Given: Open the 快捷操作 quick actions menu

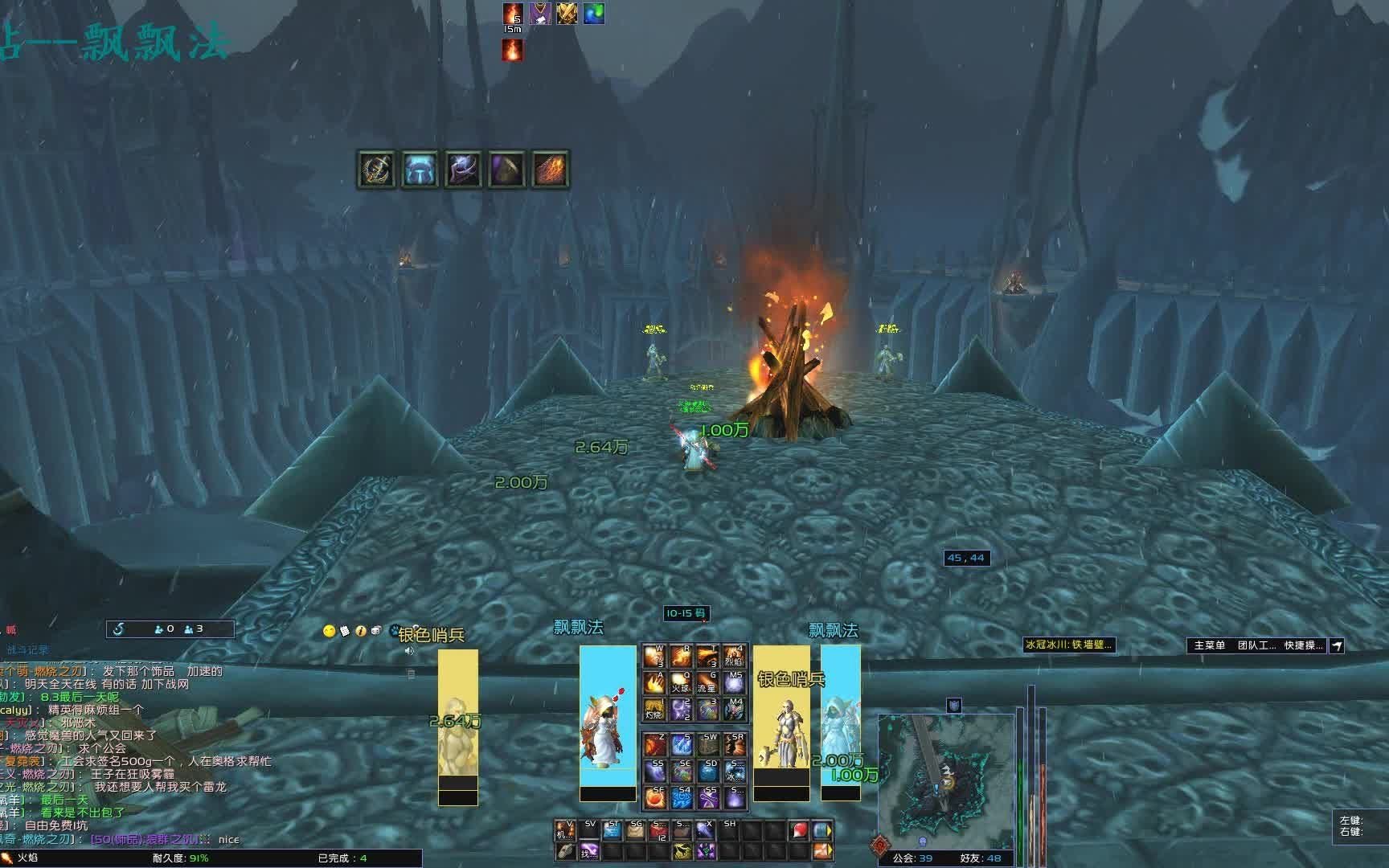Looking at the screenshot, I should [1302, 645].
